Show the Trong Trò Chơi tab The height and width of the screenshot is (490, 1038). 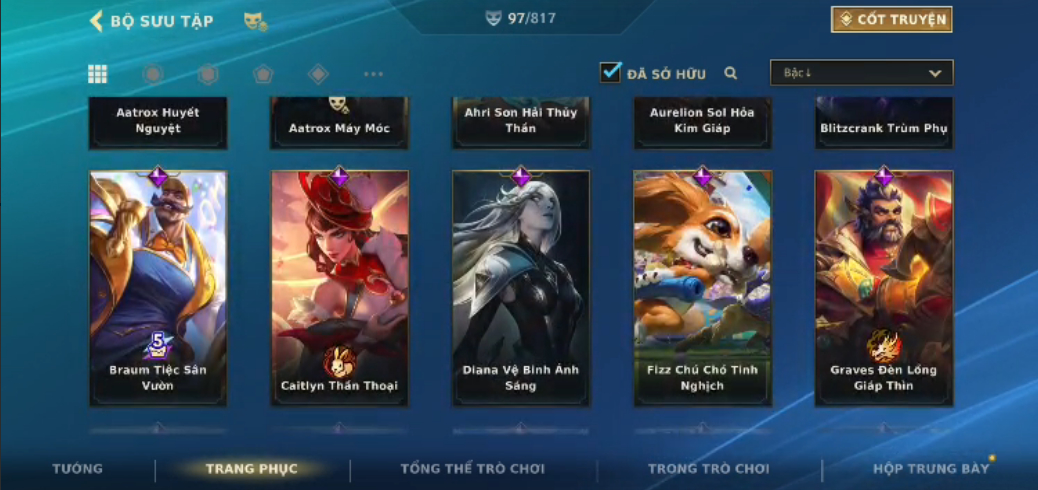709,469
